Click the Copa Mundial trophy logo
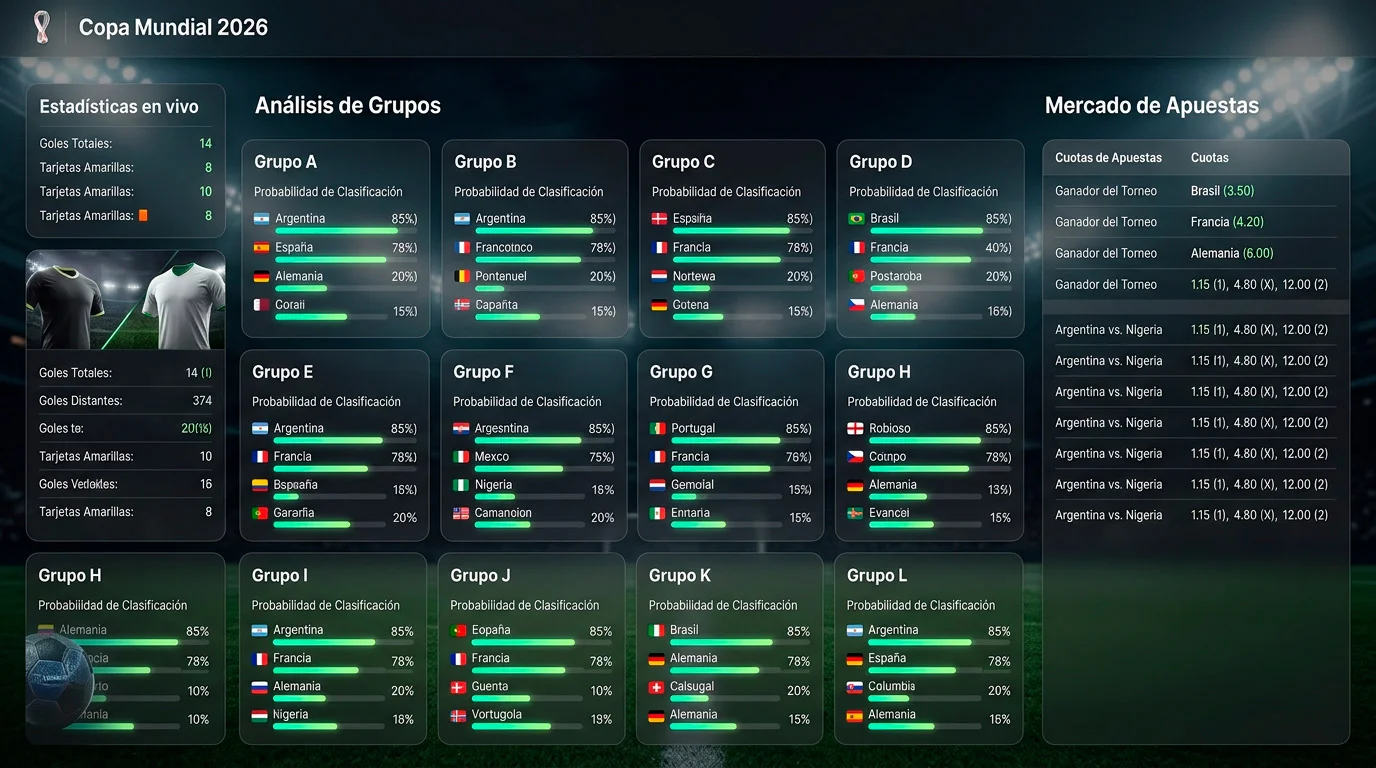This screenshot has height=768, width=1376. point(41,27)
